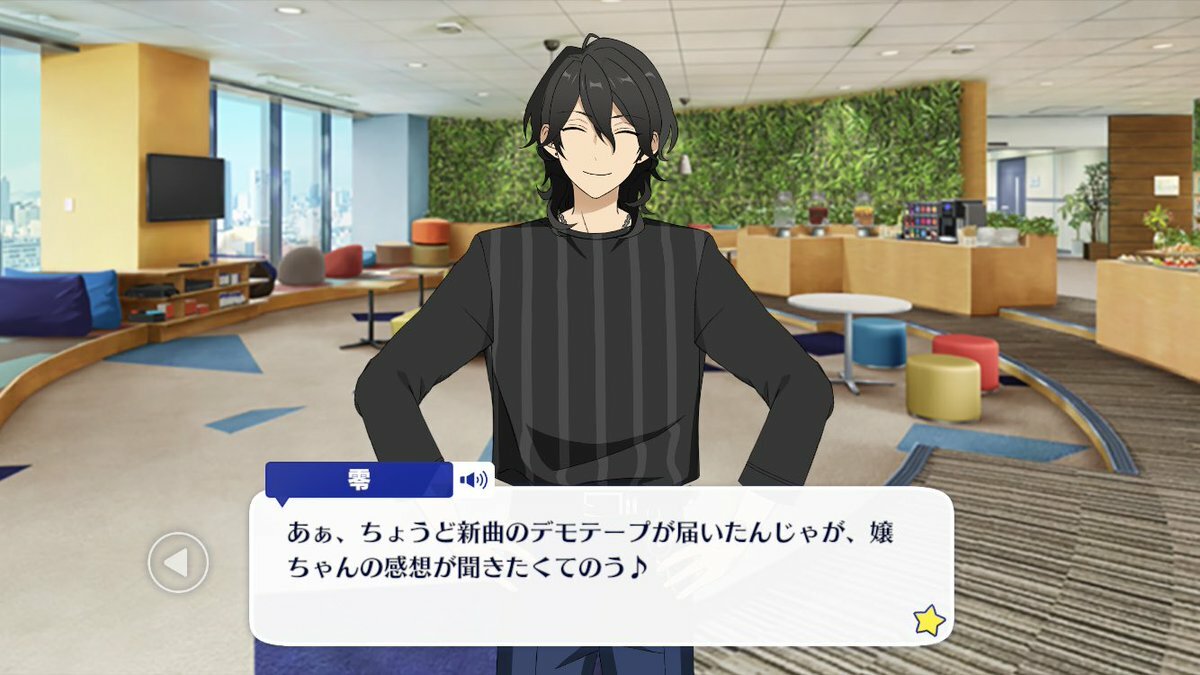Screen dimensions: 1200x675
Task: Go back with the left arrow button
Action: (x=178, y=563)
